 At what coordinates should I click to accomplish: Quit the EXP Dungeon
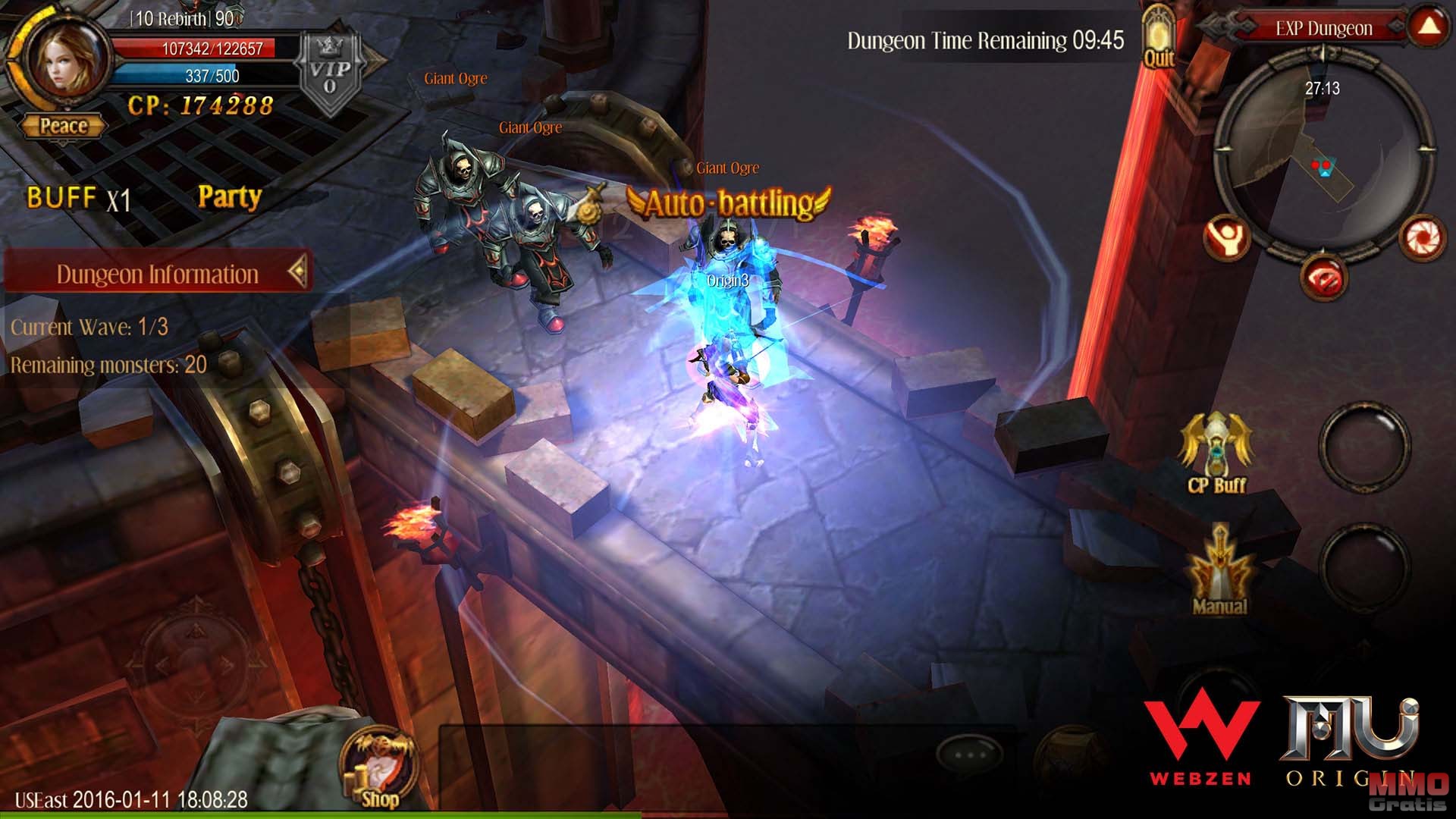click(x=1158, y=39)
